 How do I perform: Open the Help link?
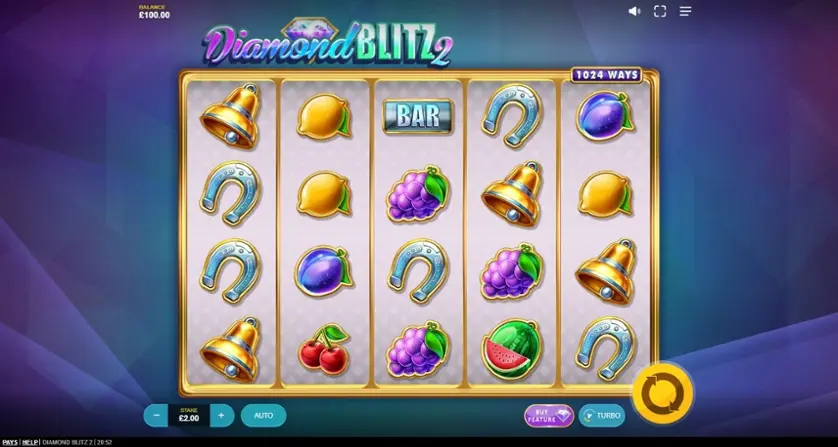point(31,442)
